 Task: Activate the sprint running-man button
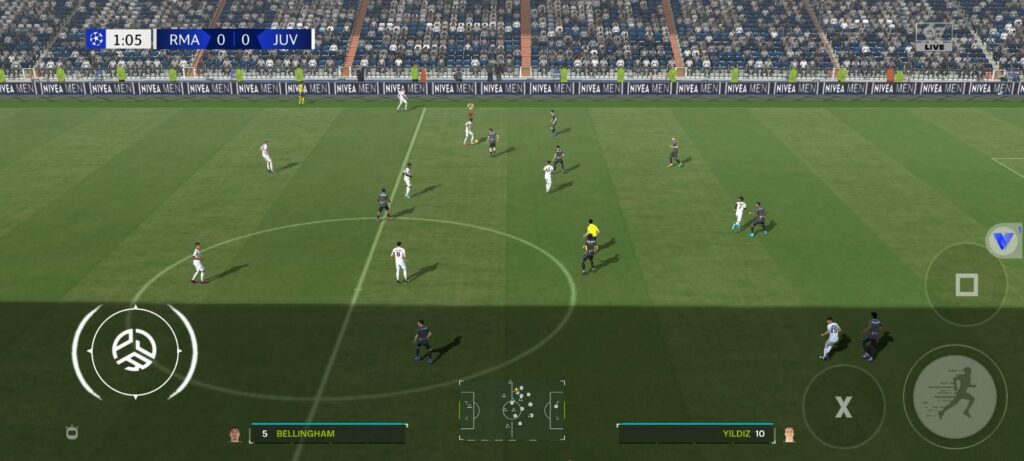click(955, 397)
